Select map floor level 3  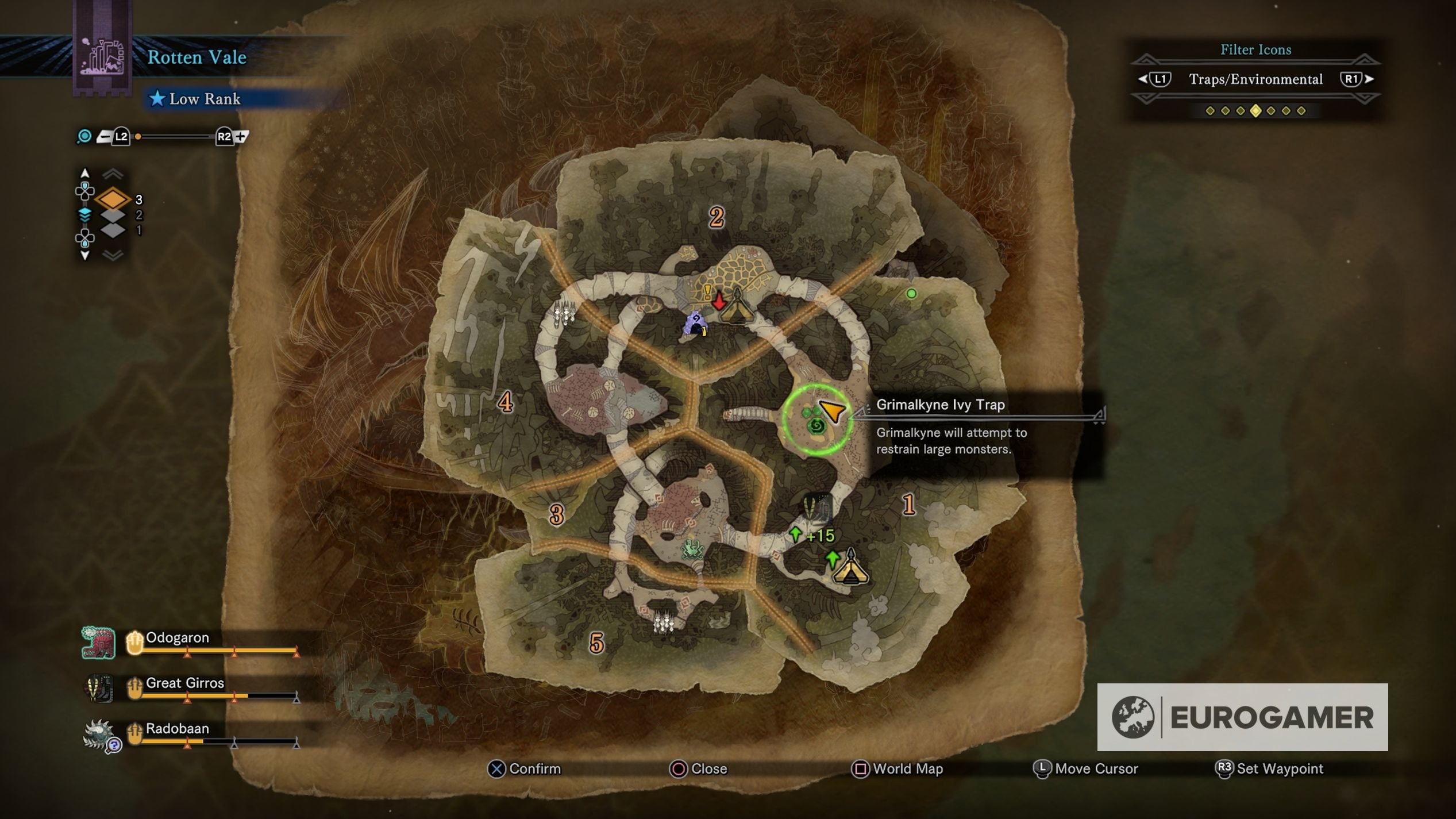click(113, 199)
